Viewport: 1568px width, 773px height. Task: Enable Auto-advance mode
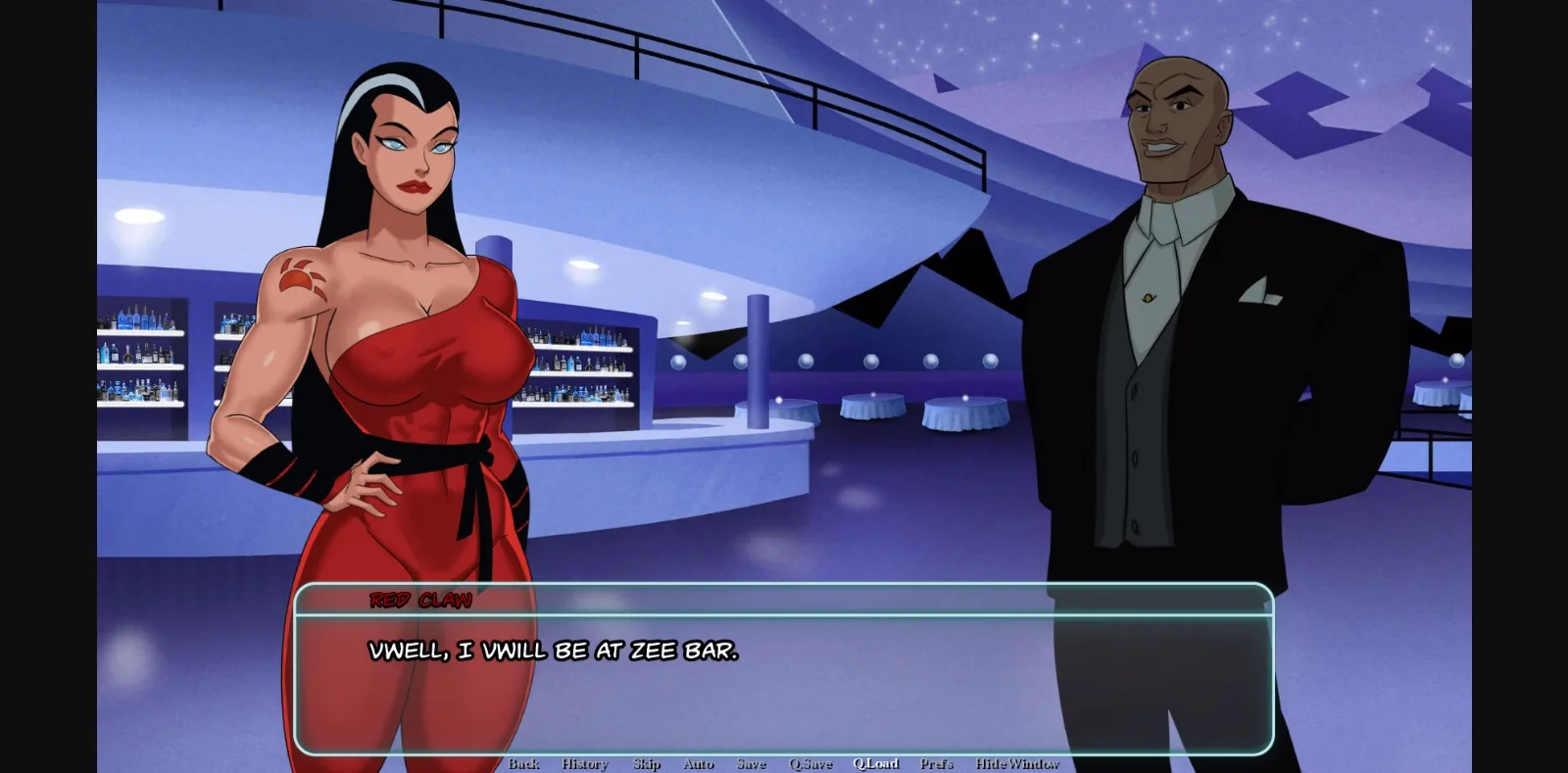pyautogui.click(x=698, y=763)
